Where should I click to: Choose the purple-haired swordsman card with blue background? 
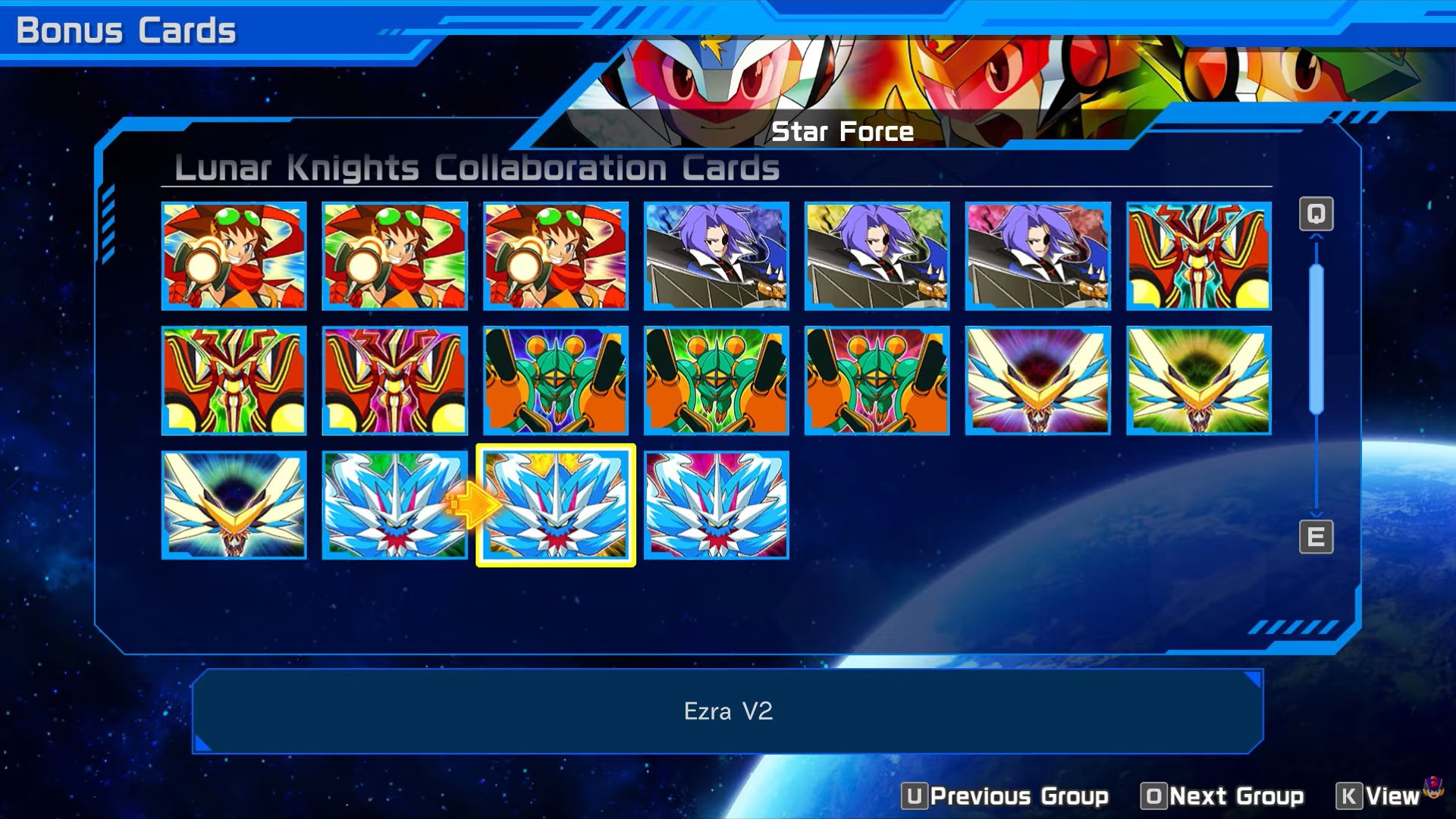pyautogui.click(x=717, y=256)
